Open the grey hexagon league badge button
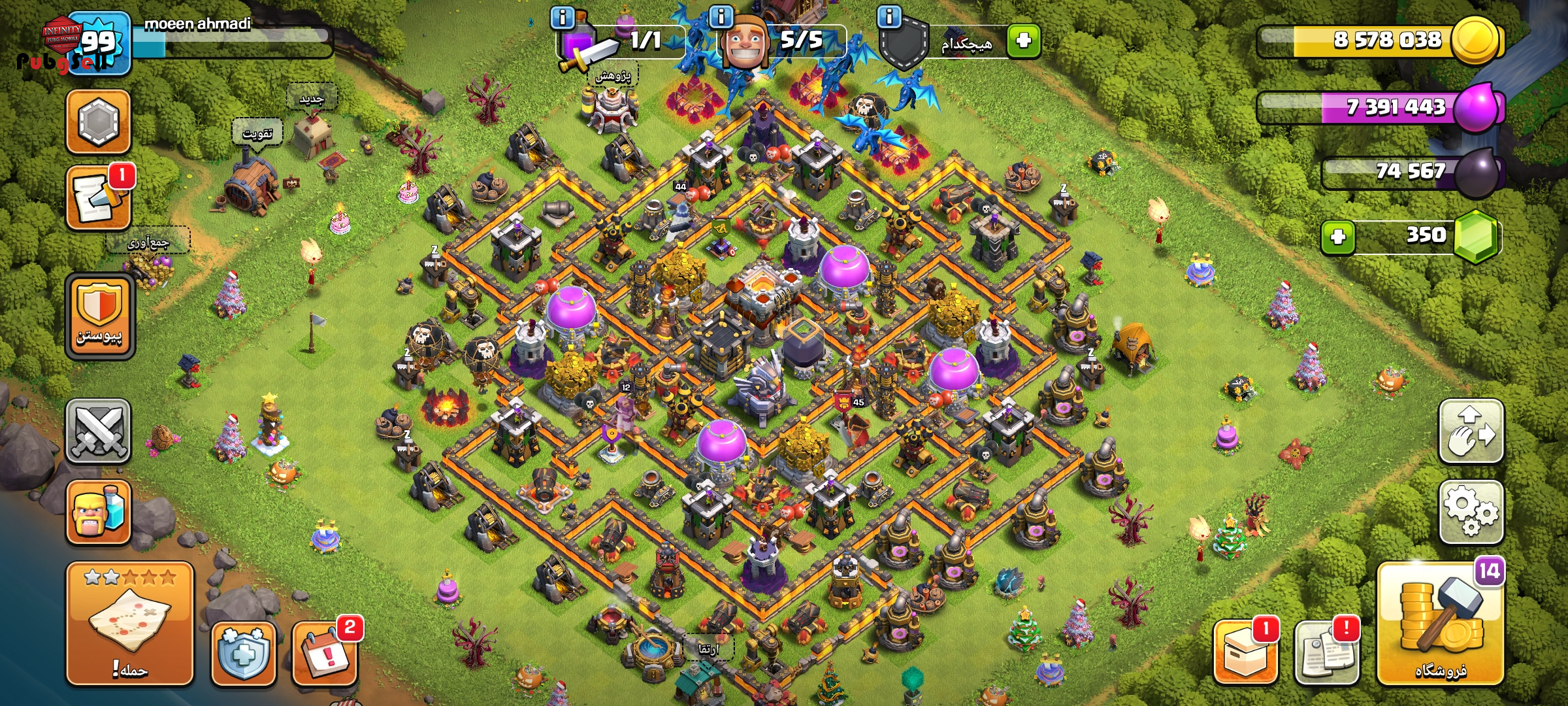 98,122
